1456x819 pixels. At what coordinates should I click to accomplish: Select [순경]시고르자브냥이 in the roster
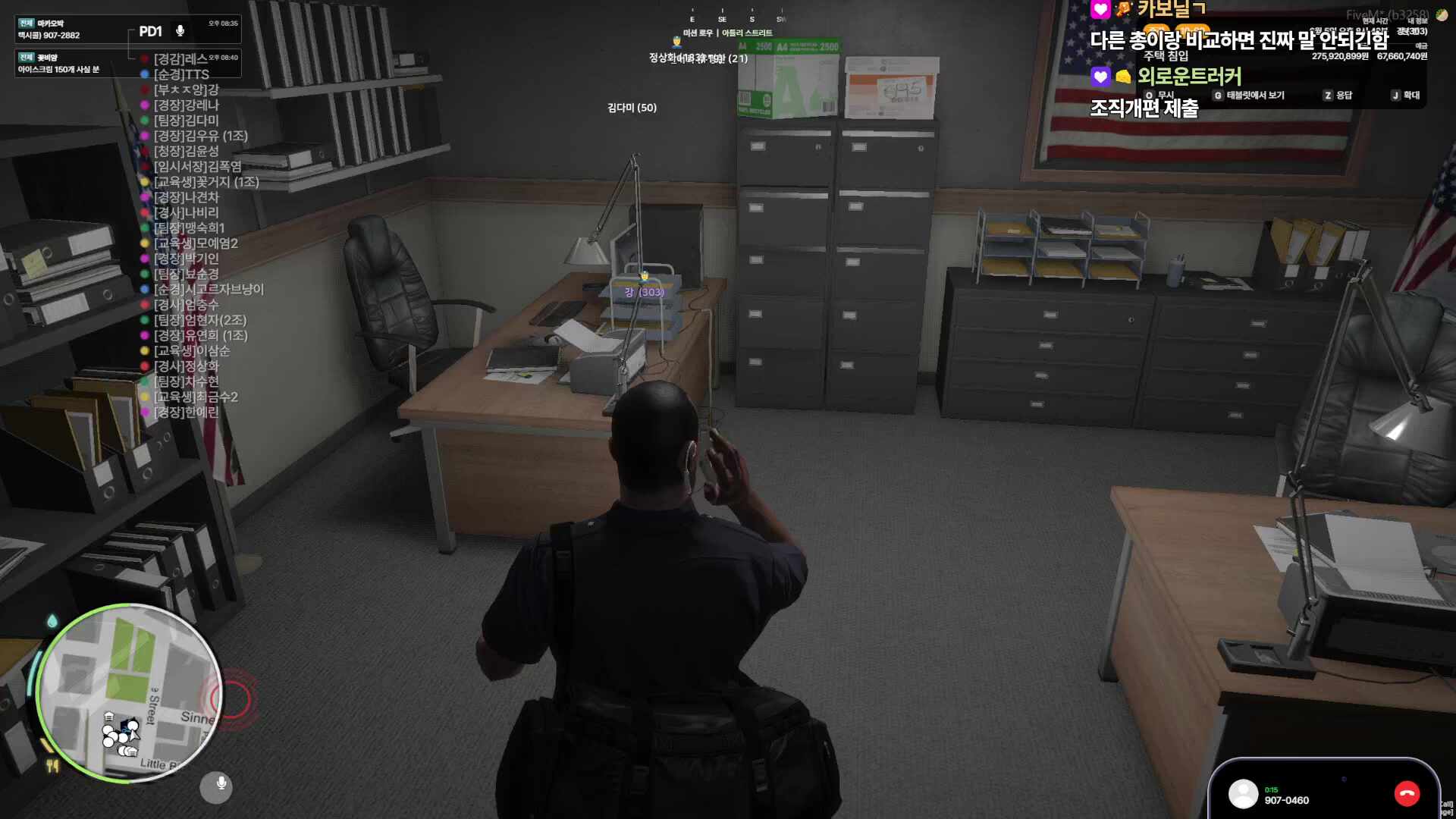click(x=209, y=289)
